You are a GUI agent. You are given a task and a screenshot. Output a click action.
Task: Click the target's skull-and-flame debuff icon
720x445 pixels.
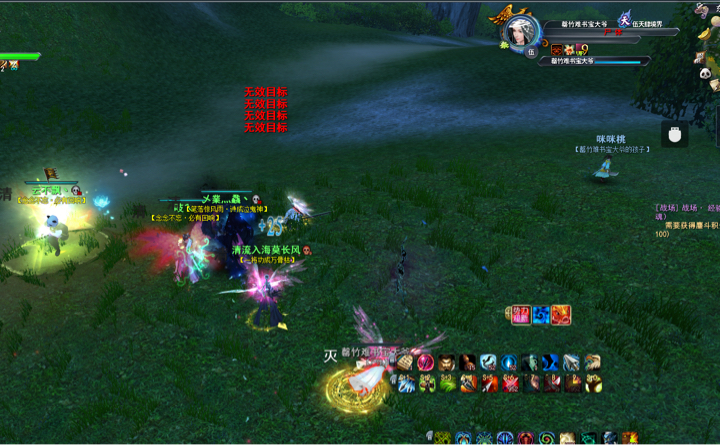pyautogui.click(x=558, y=49)
